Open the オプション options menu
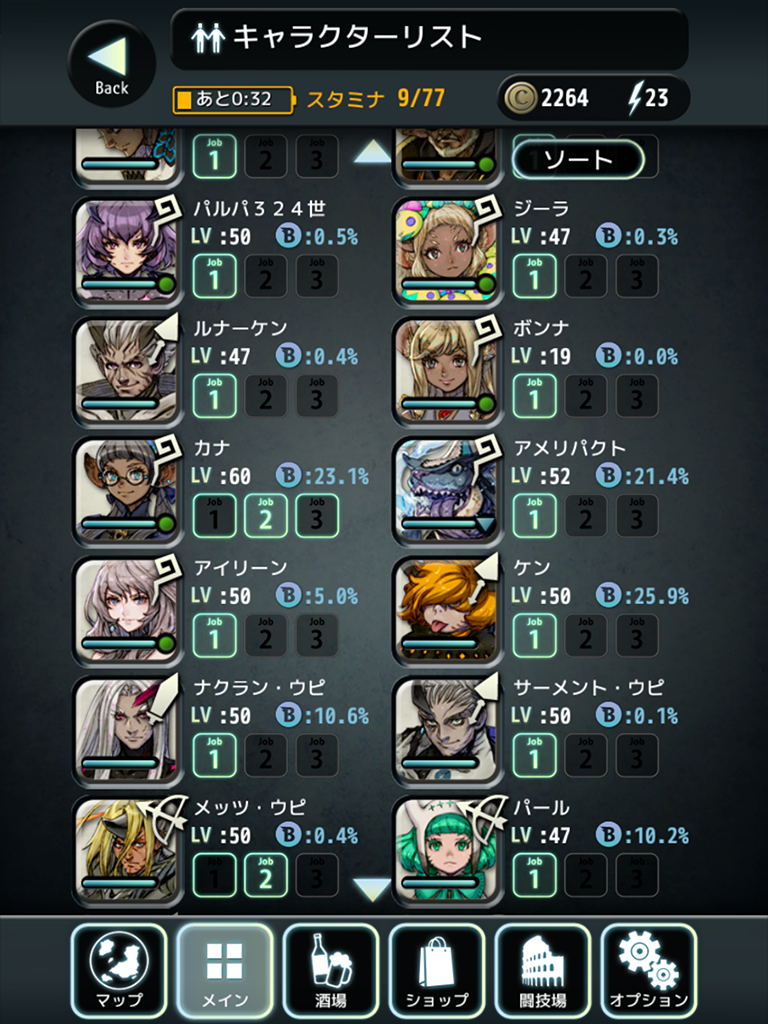This screenshot has width=768, height=1024. point(648,971)
